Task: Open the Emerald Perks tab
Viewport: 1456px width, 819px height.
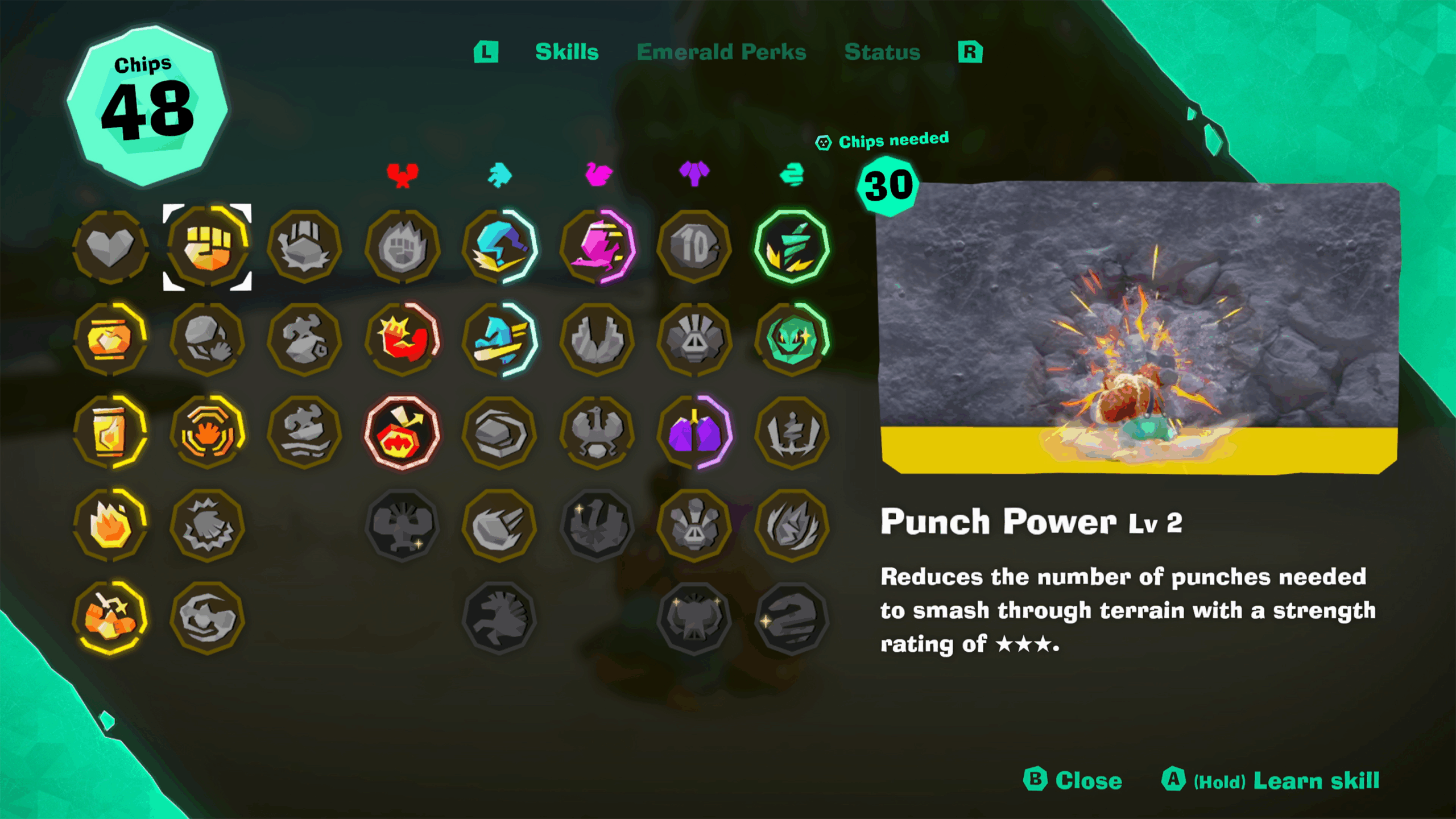Action: (x=721, y=52)
